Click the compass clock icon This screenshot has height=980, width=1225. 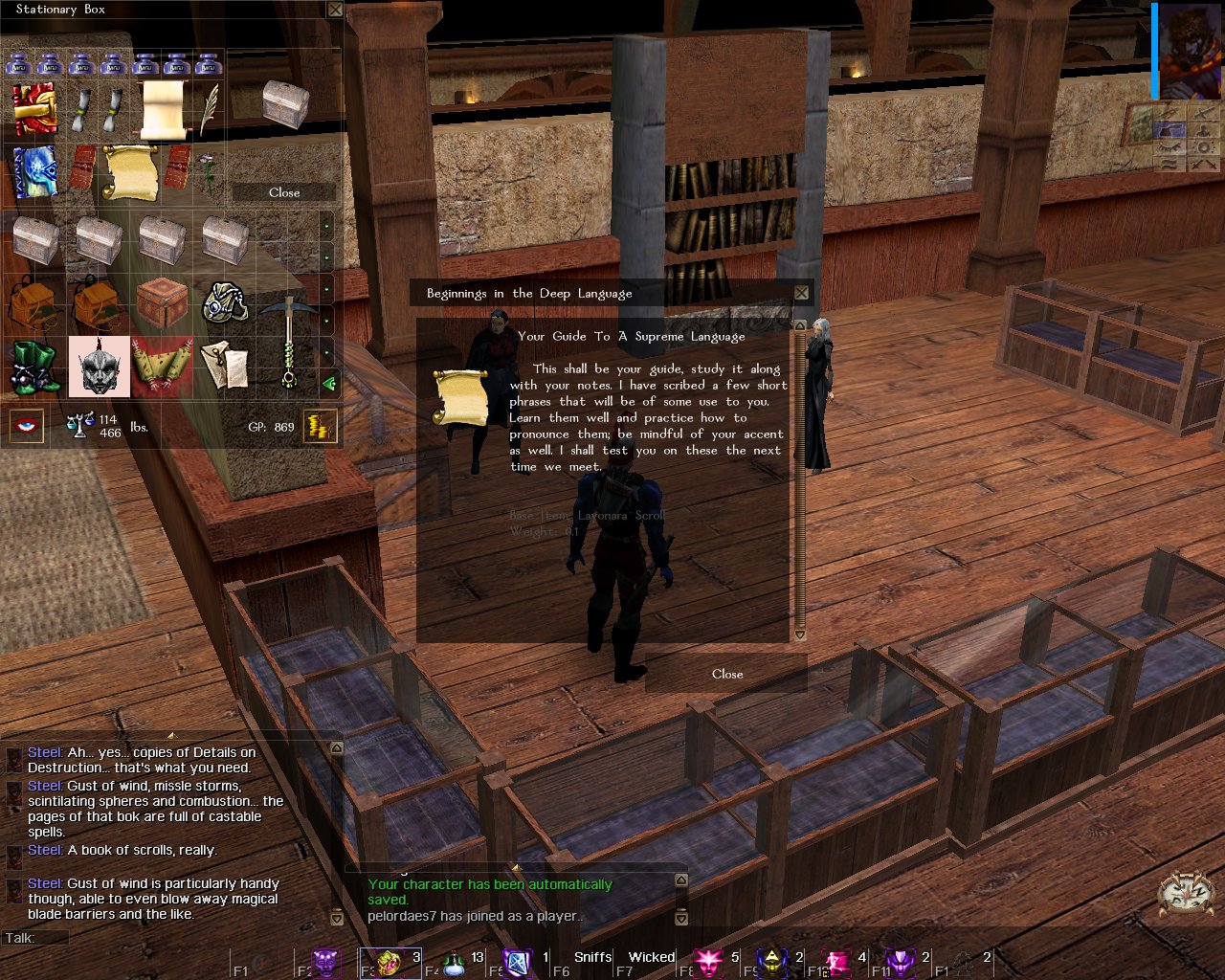1187,894
